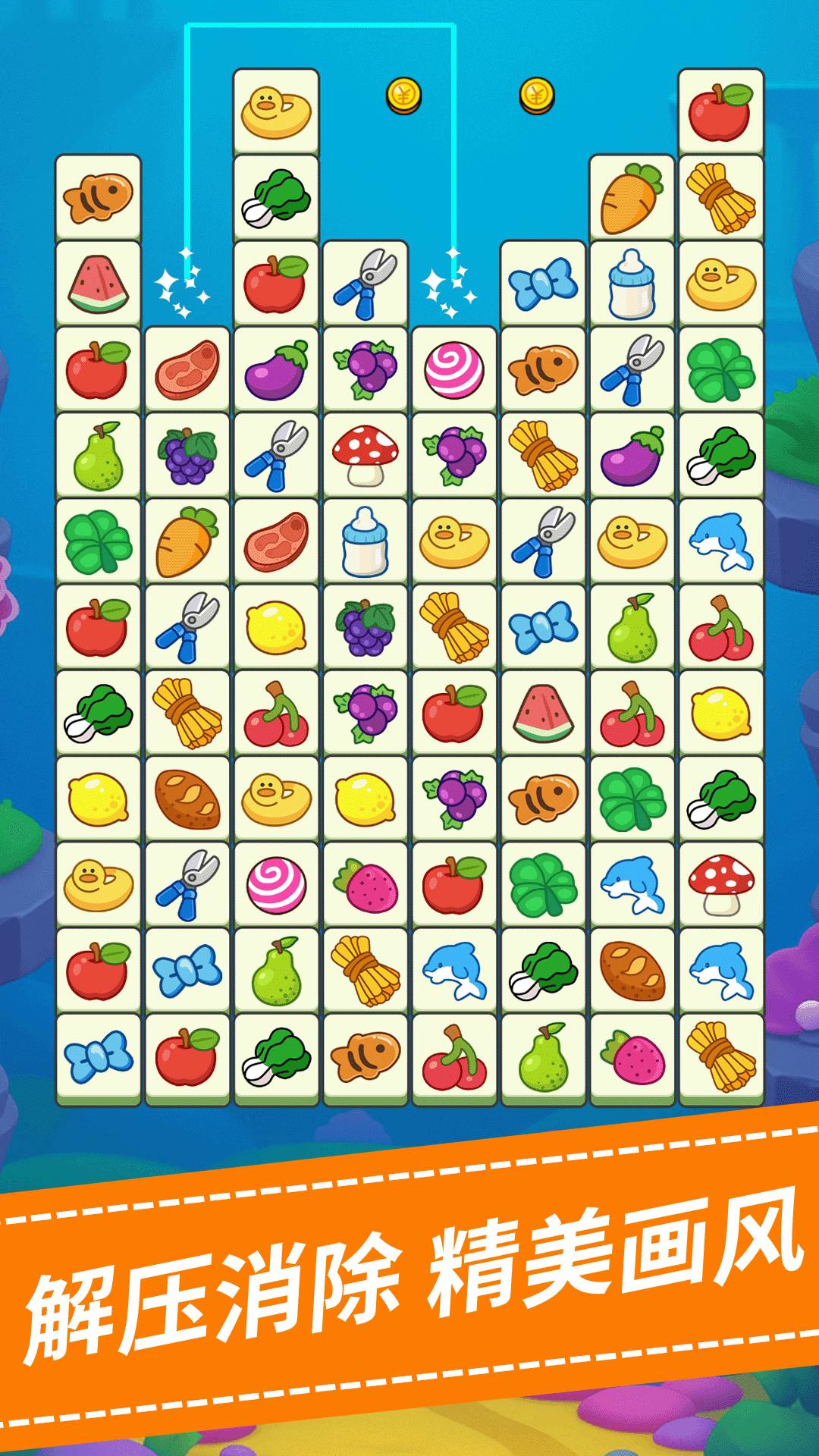Choose the meat tile next to the eggplant
This screenshot has width=819, height=1456.
(x=187, y=369)
